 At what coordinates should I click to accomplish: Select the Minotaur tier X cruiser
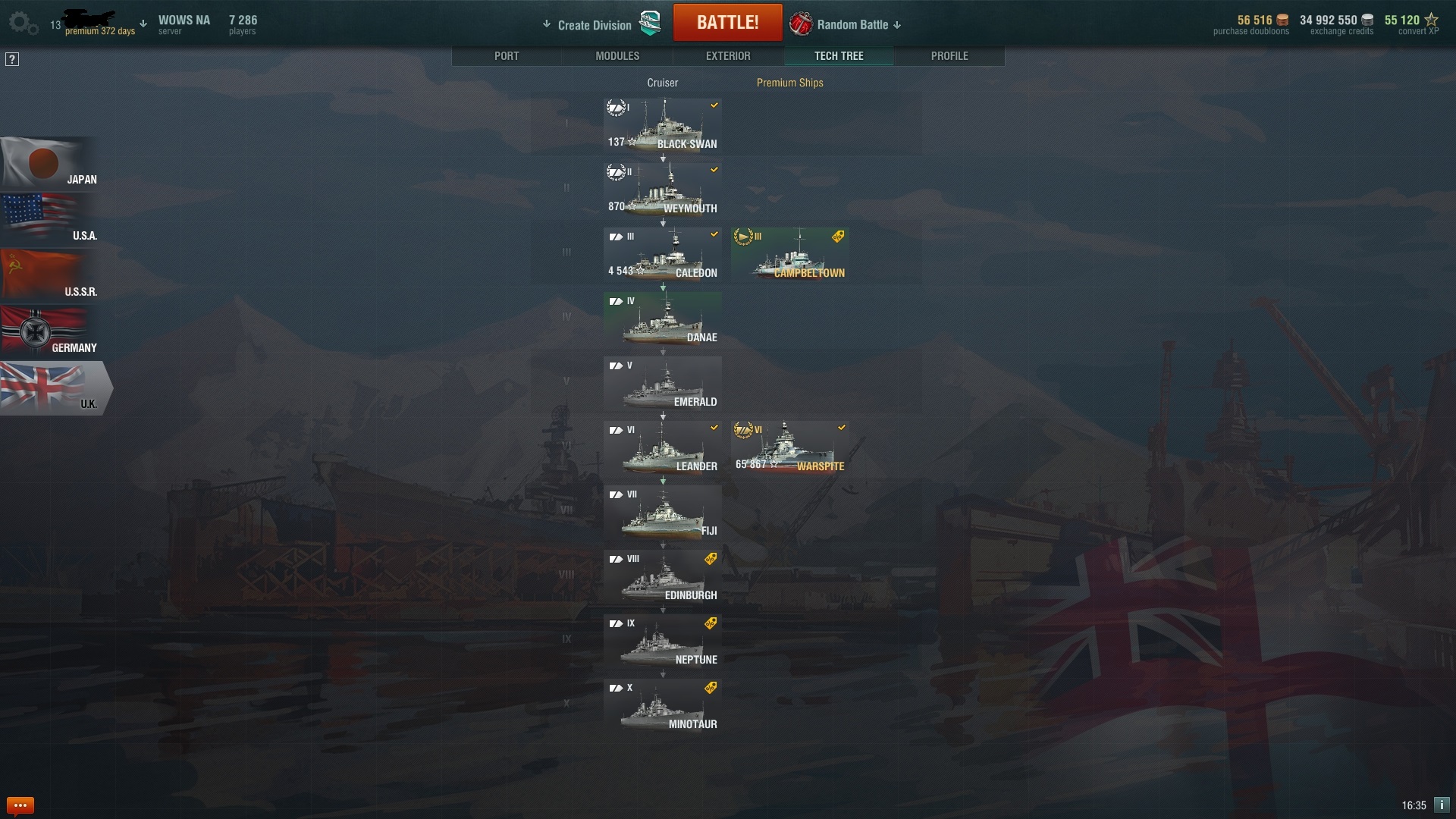point(663,706)
